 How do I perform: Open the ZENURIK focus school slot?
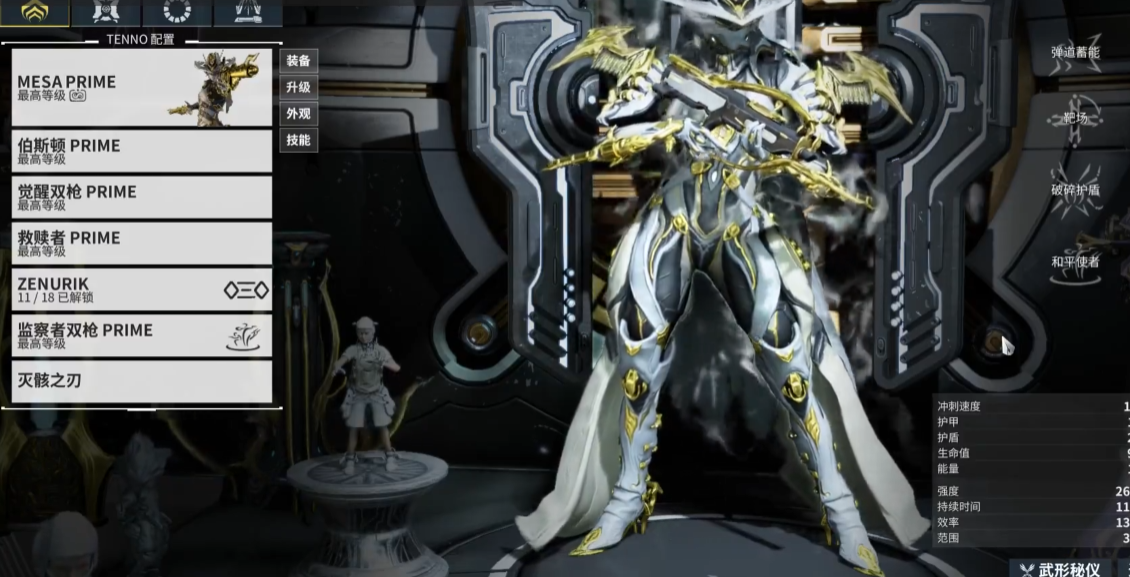pyautogui.click(x=141, y=290)
